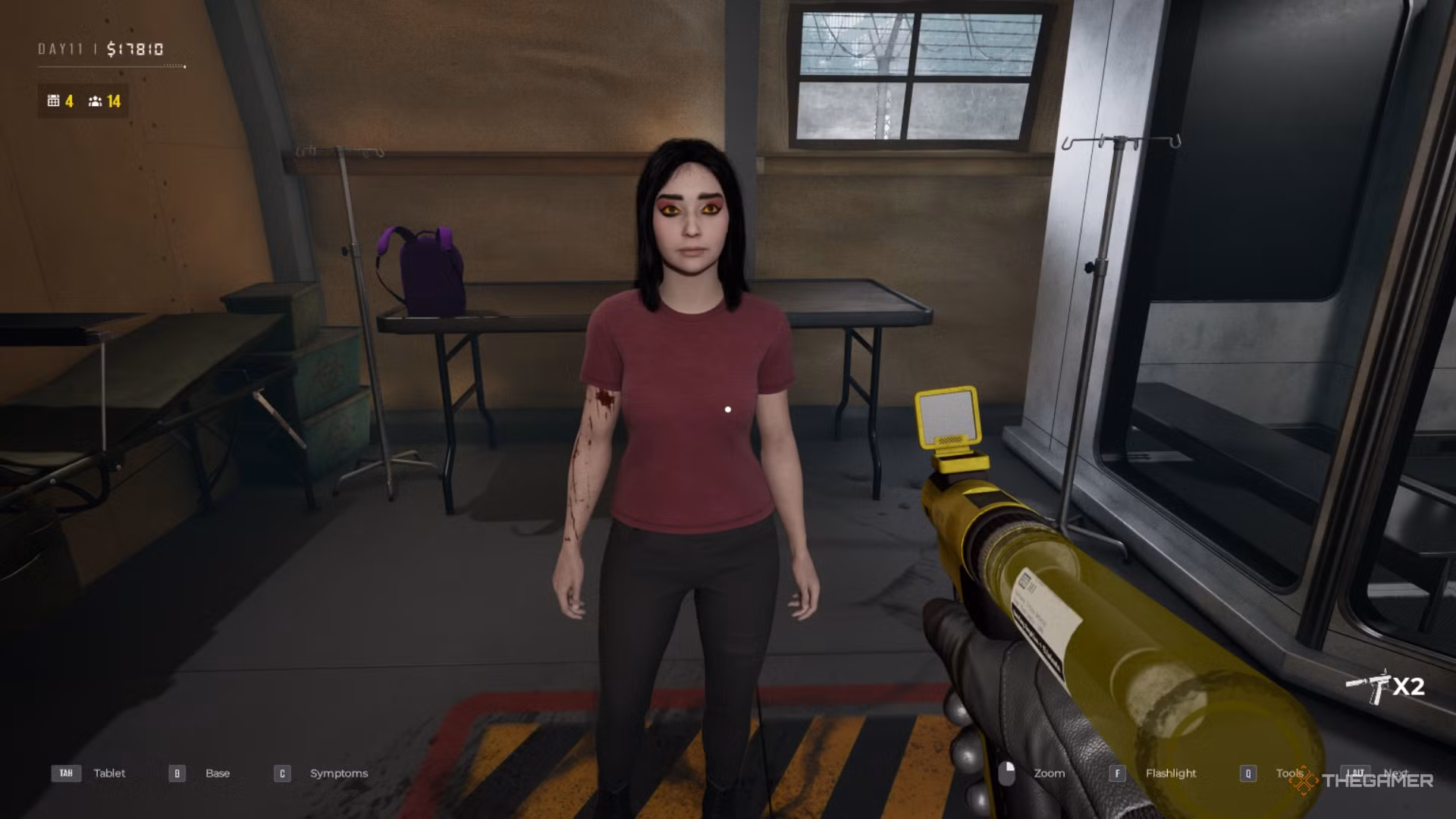Open the Symptoms panel
This screenshot has height=819, width=1456.
[x=338, y=773]
